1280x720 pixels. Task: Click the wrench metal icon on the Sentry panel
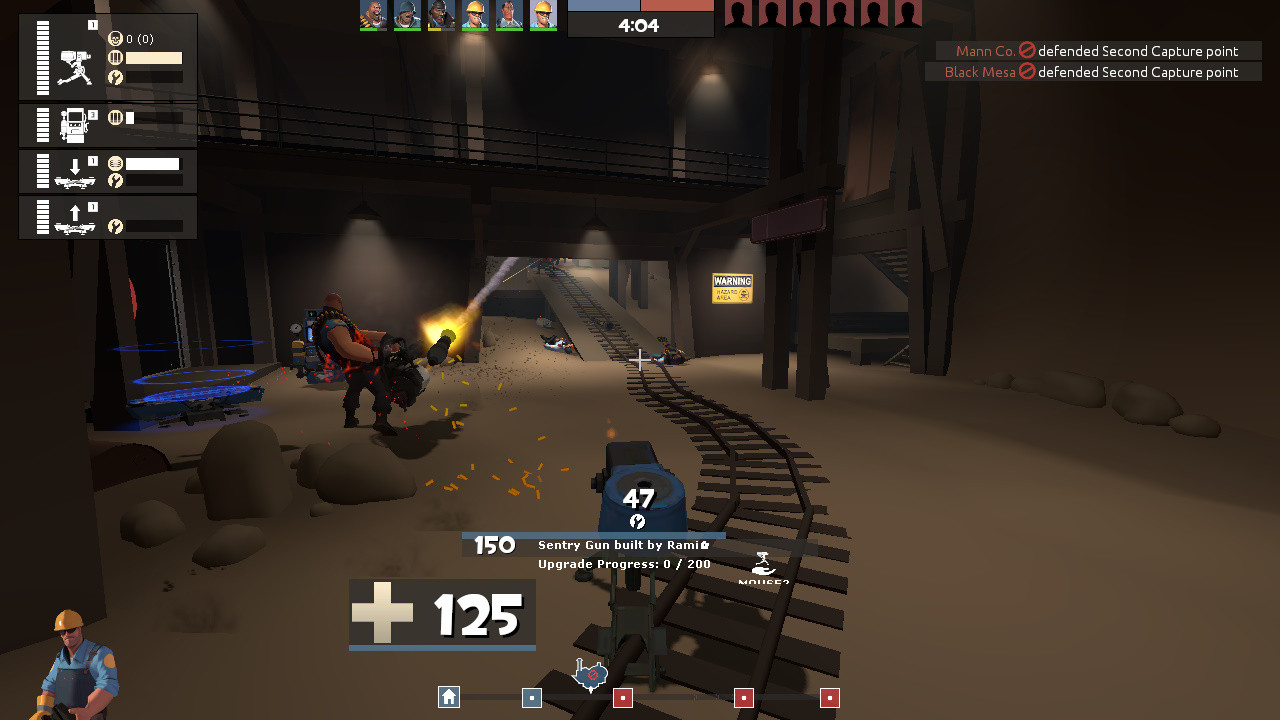click(x=116, y=76)
